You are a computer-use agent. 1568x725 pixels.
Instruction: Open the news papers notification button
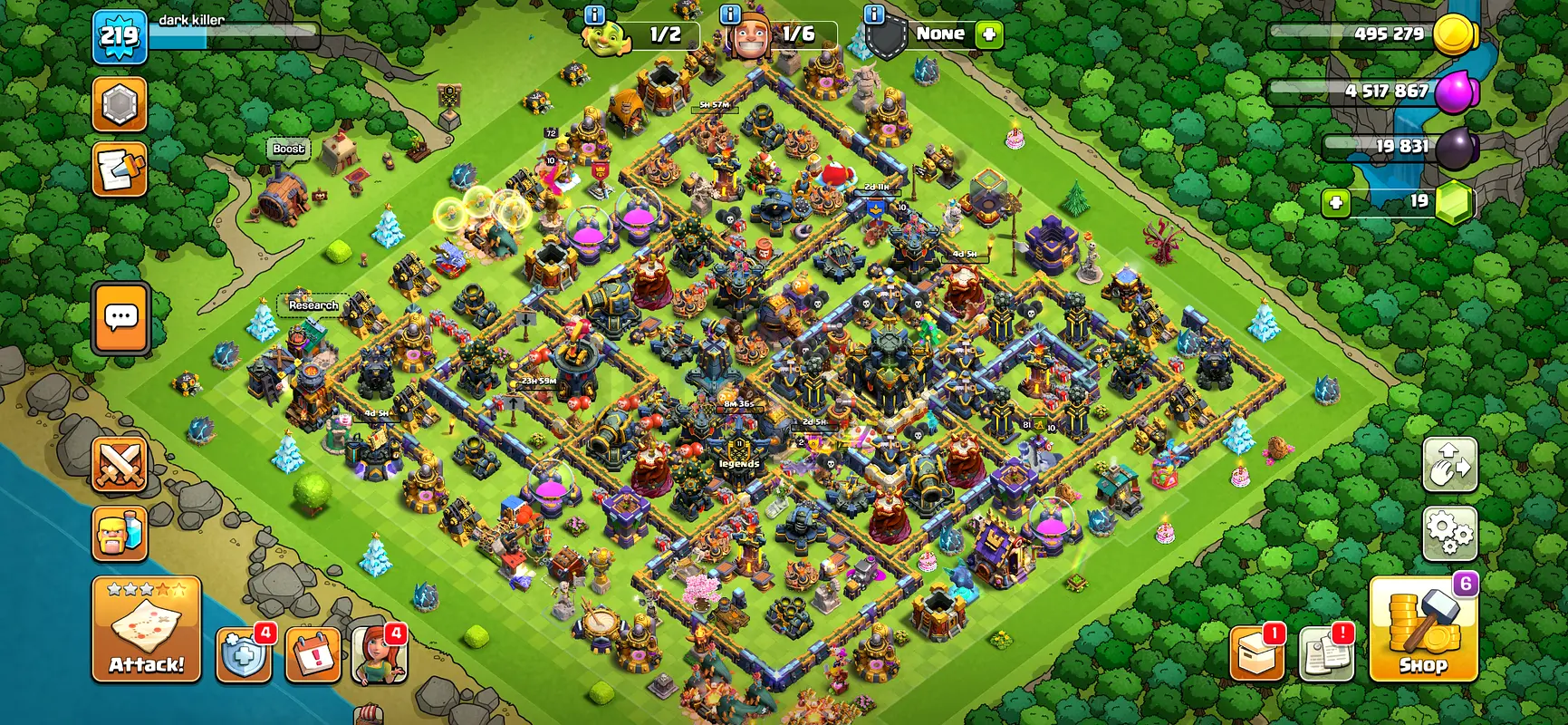point(1326,652)
